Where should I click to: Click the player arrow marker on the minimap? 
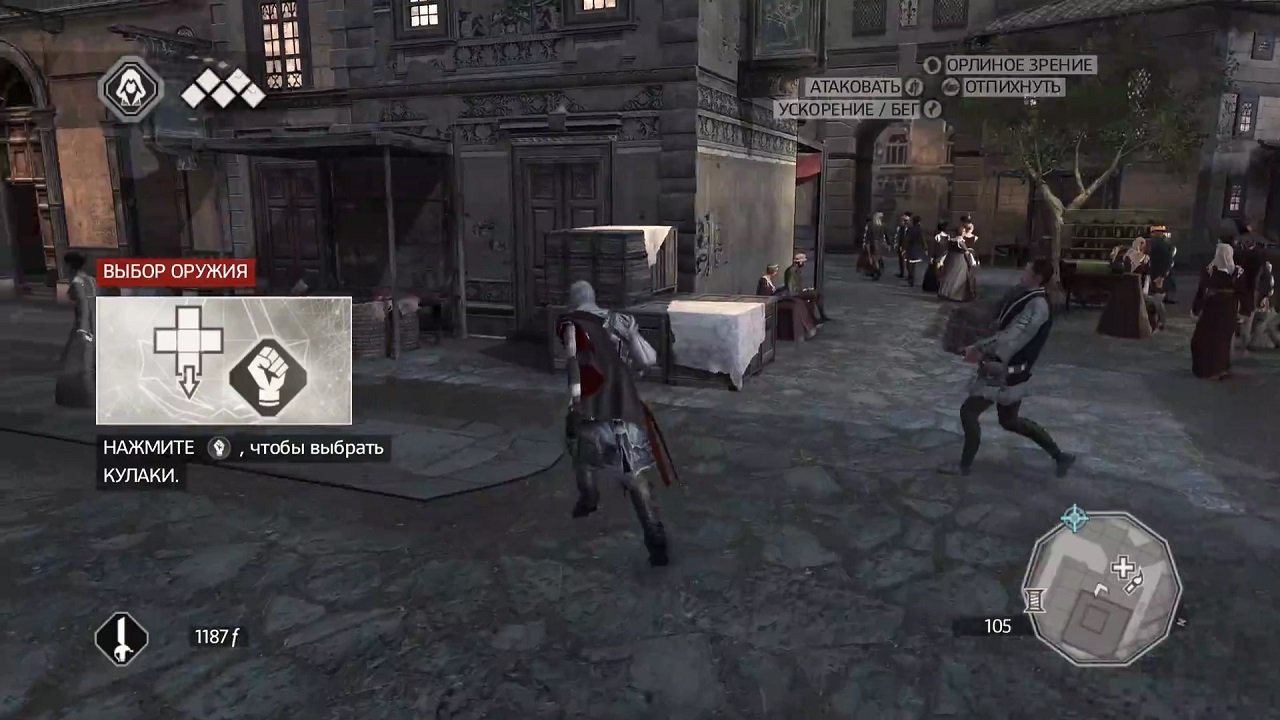1101,589
